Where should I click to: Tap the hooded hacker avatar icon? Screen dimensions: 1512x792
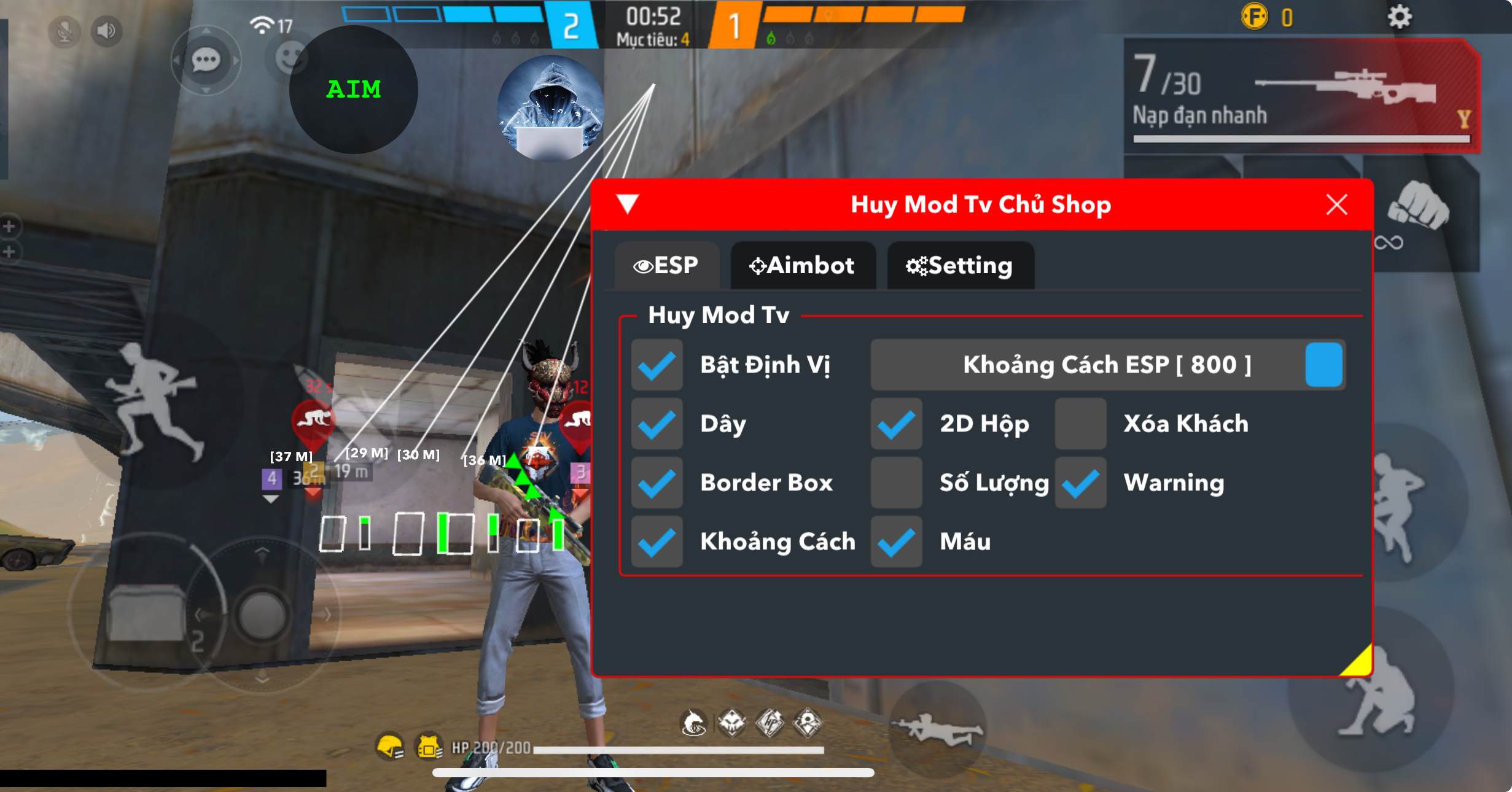(550, 108)
